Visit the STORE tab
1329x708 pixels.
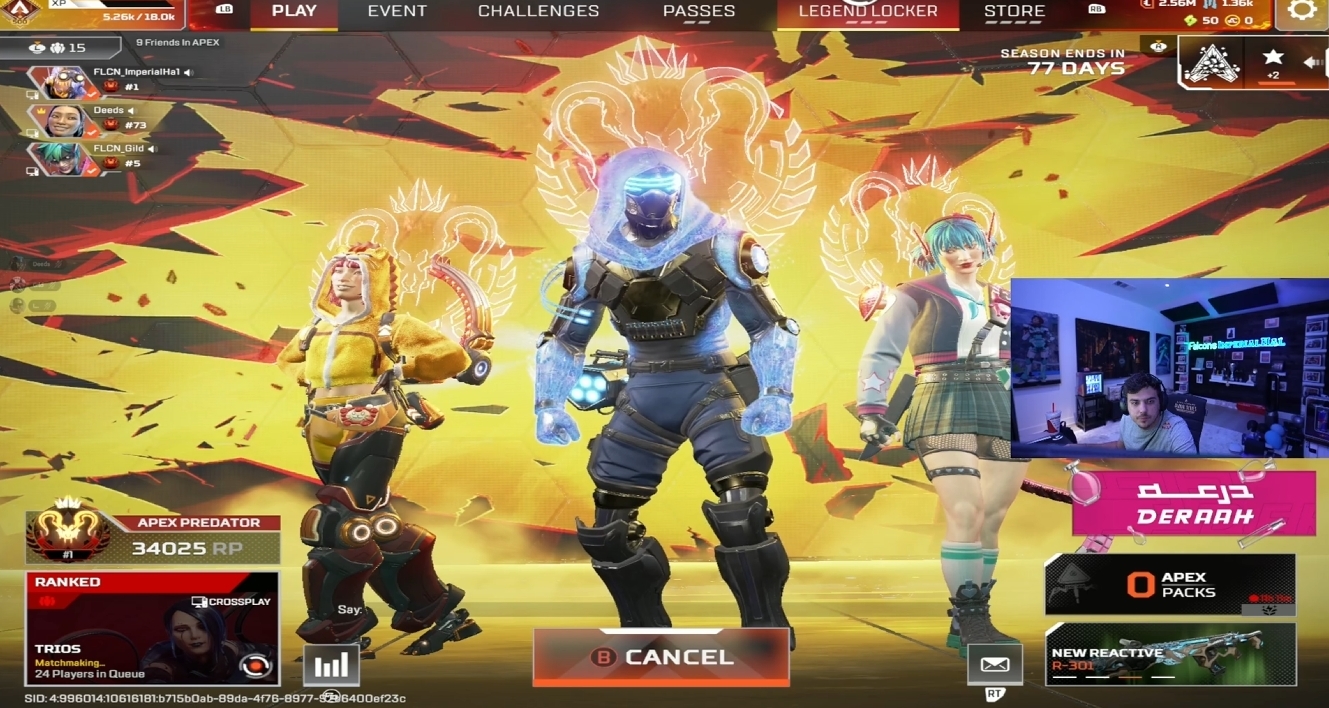point(1014,12)
